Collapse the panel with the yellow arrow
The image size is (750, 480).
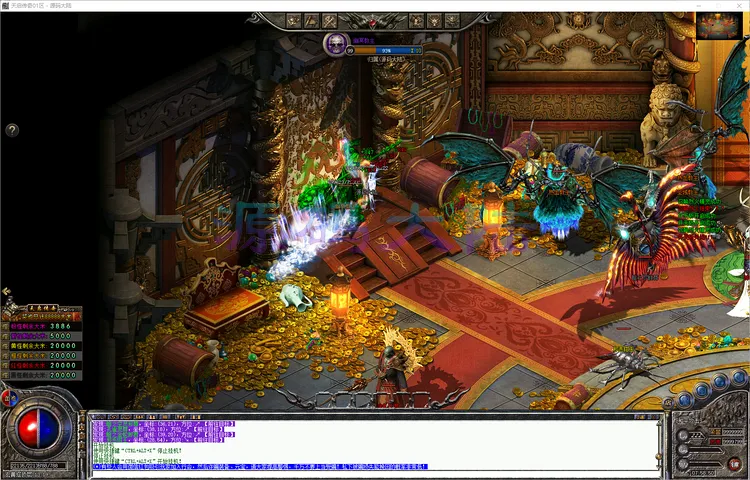[7, 293]
